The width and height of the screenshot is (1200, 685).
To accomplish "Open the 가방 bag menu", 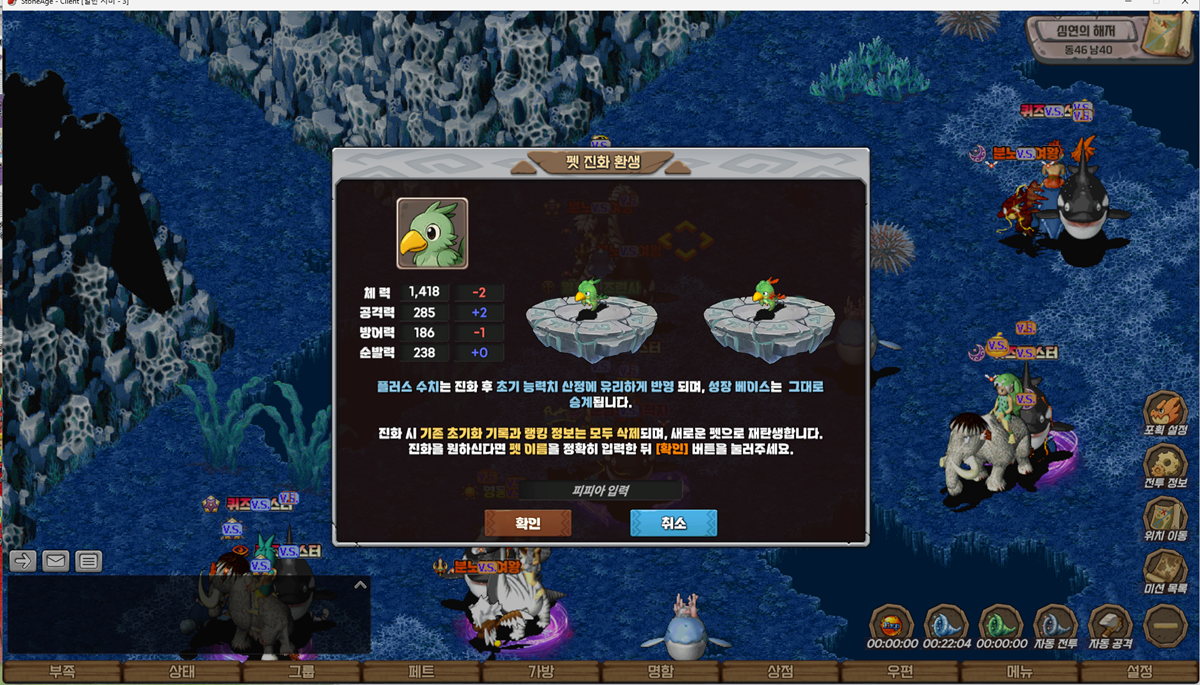I will [x=540, y=672].
